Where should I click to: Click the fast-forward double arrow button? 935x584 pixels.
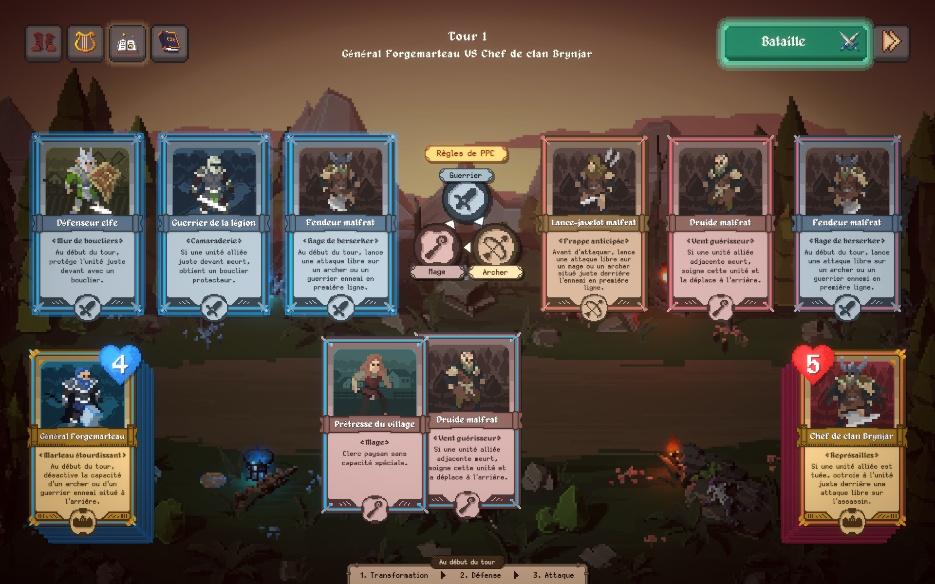(x=891, y=42)
